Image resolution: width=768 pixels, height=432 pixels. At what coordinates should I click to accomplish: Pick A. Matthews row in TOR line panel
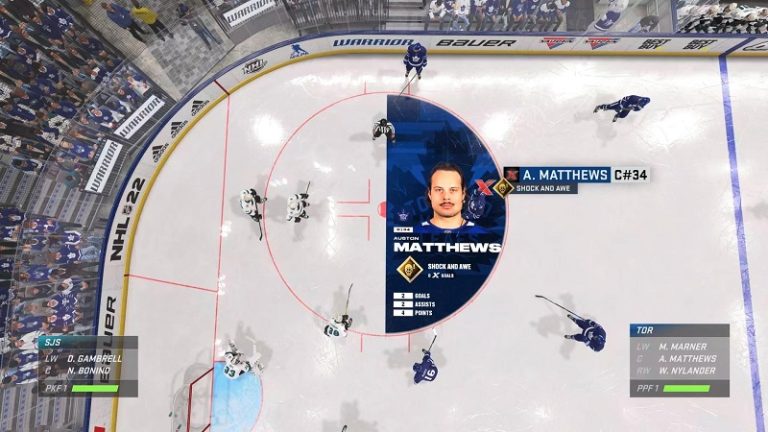[x=688, y=359]
